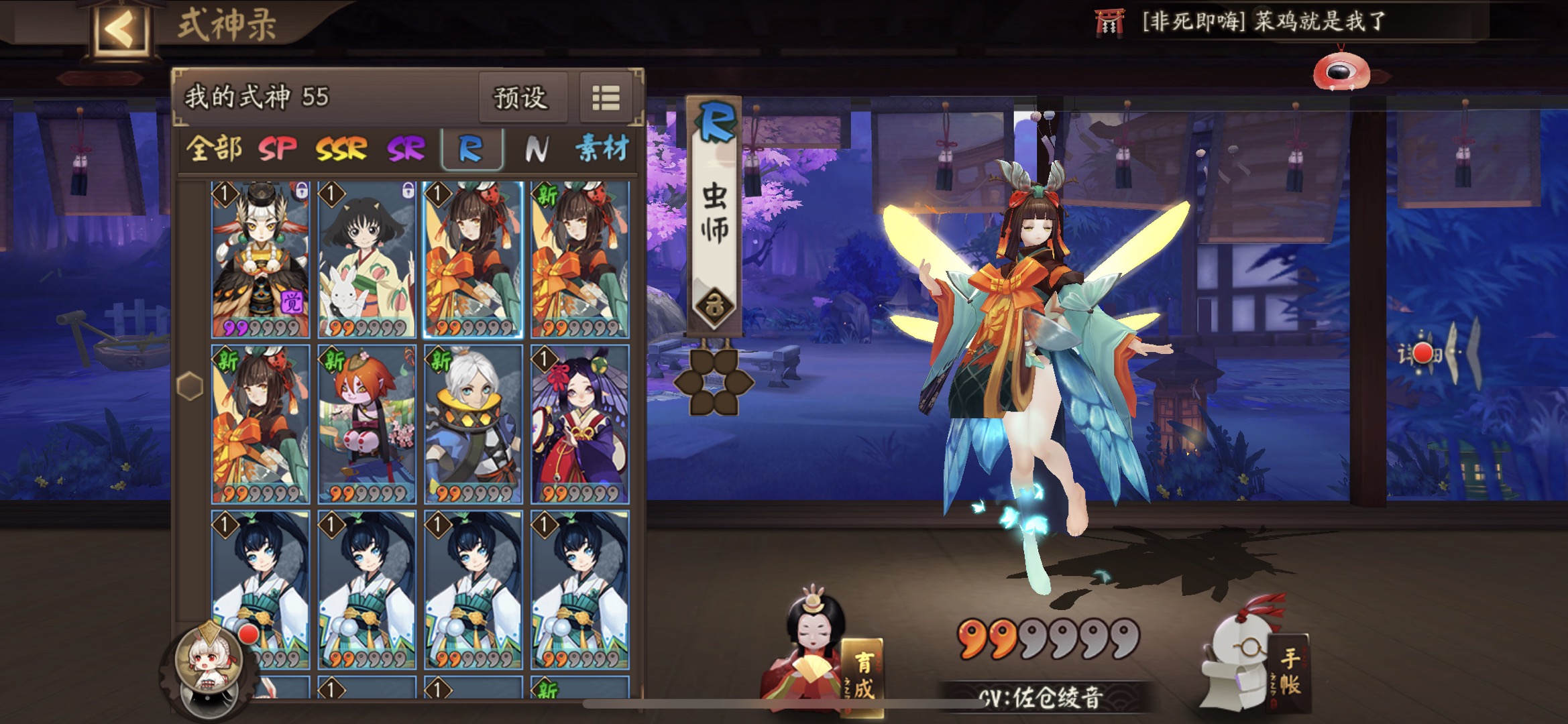
Task: Pick the purple-haired shikigami in red kimono
Action: [x=579, y=424]
